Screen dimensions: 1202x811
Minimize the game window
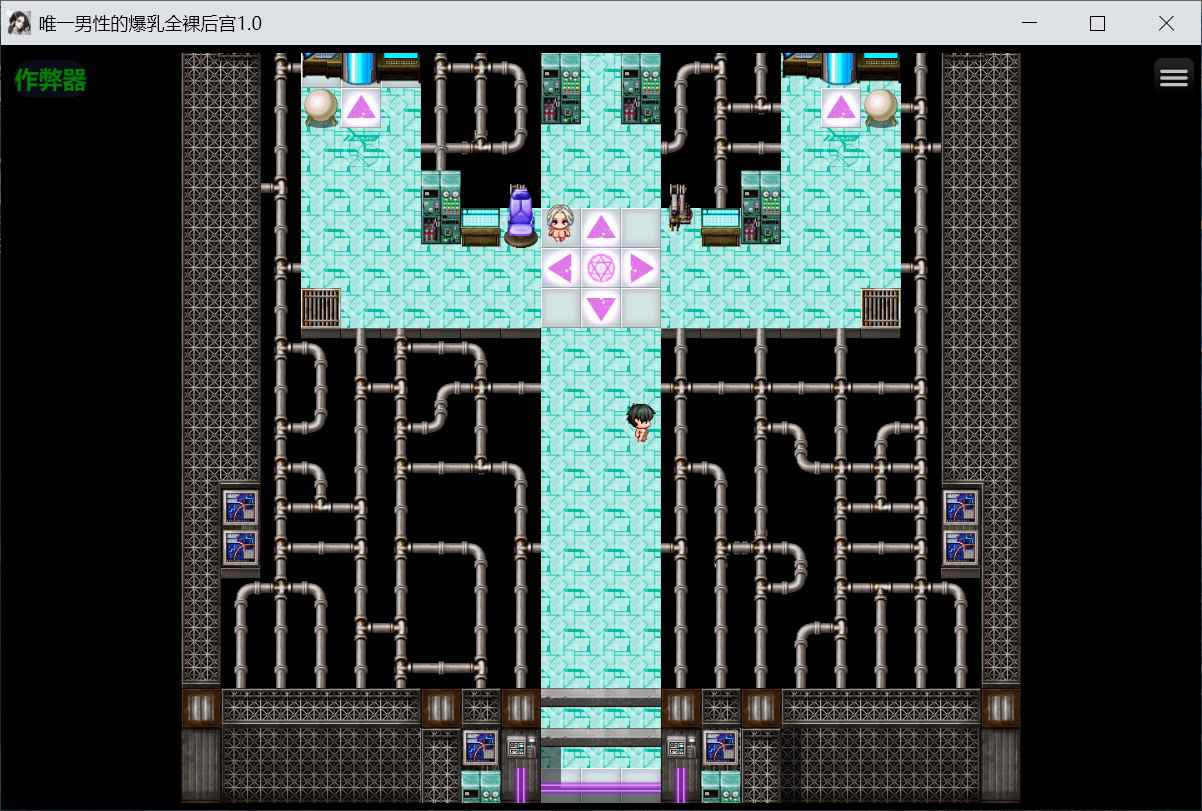1028,24
